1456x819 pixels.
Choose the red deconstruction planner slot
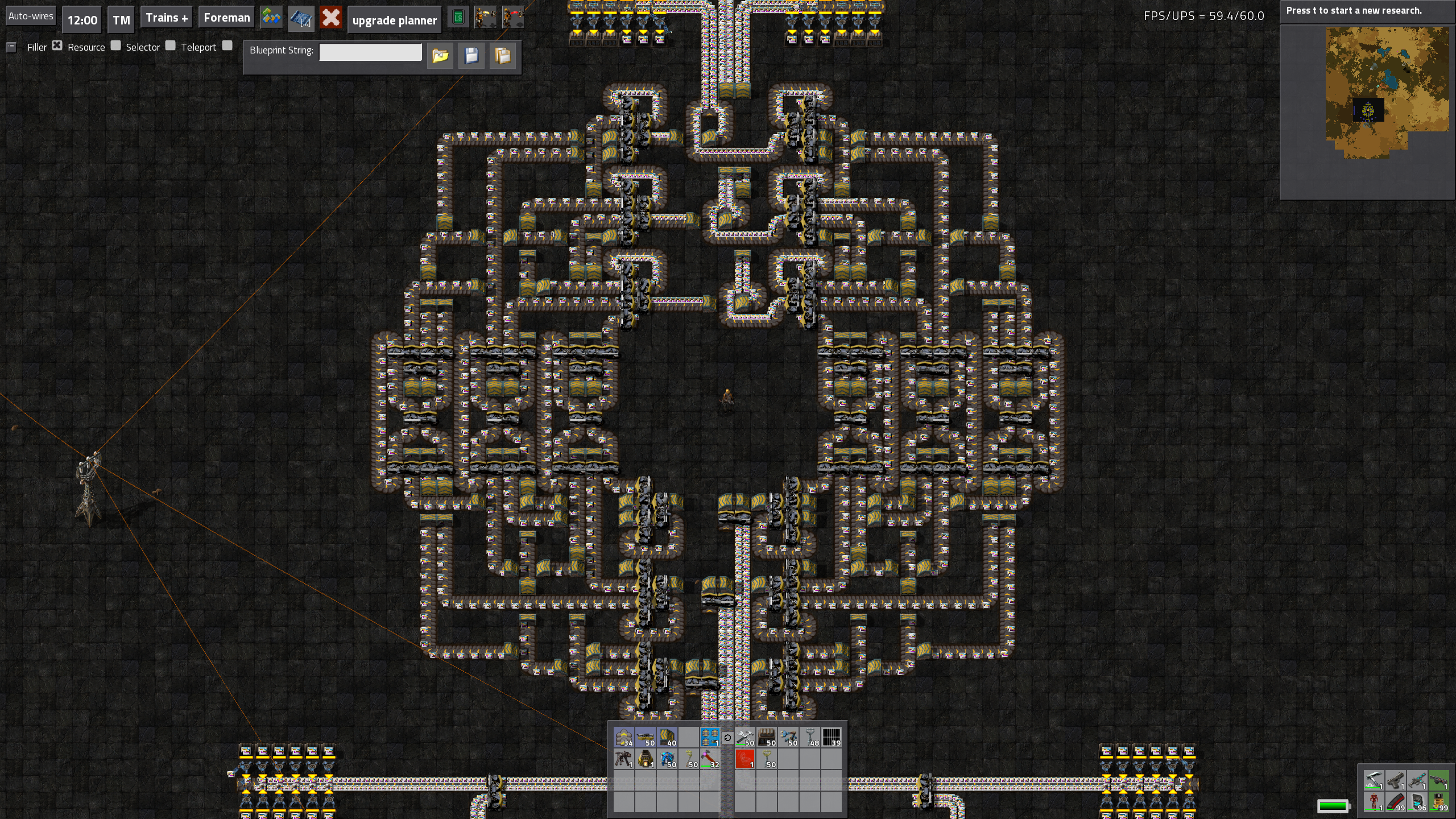point(745,759)
